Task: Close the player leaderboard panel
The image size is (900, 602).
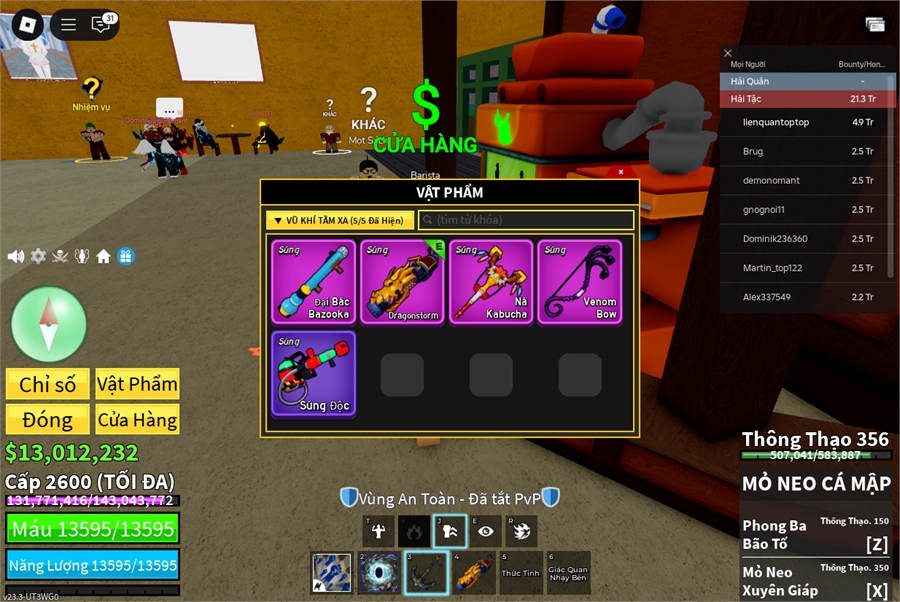Action: [x=728, y=53]
